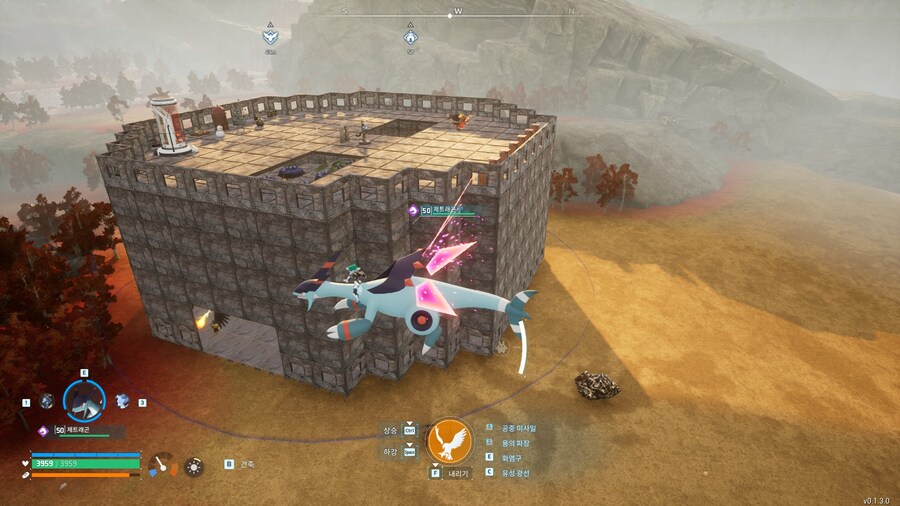Viewport: 900px width, 506px height.
Task: Select the 용의 파장 skill
Action: point(517,442)
